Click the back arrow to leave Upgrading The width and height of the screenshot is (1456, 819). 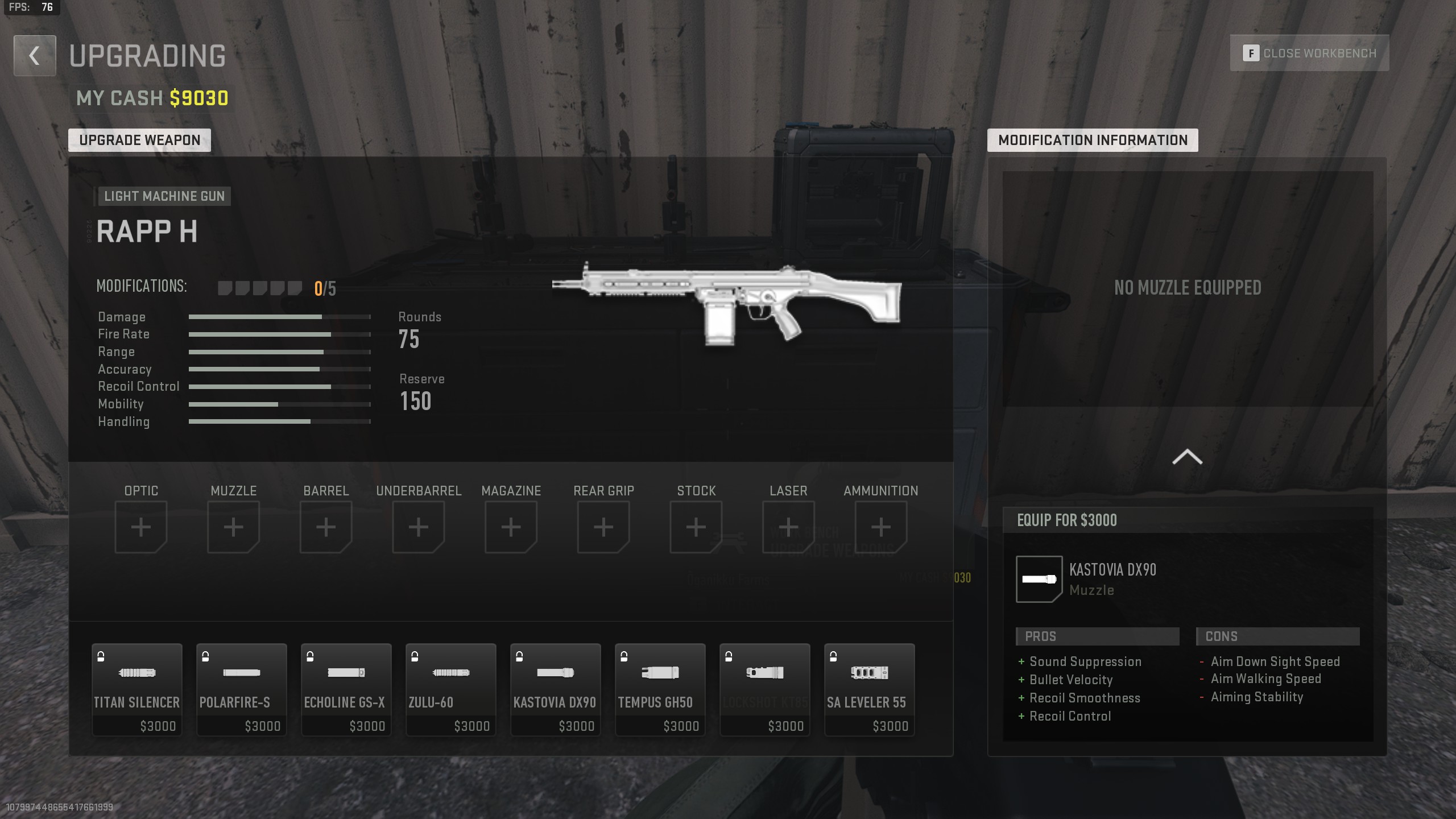point(34,55)
